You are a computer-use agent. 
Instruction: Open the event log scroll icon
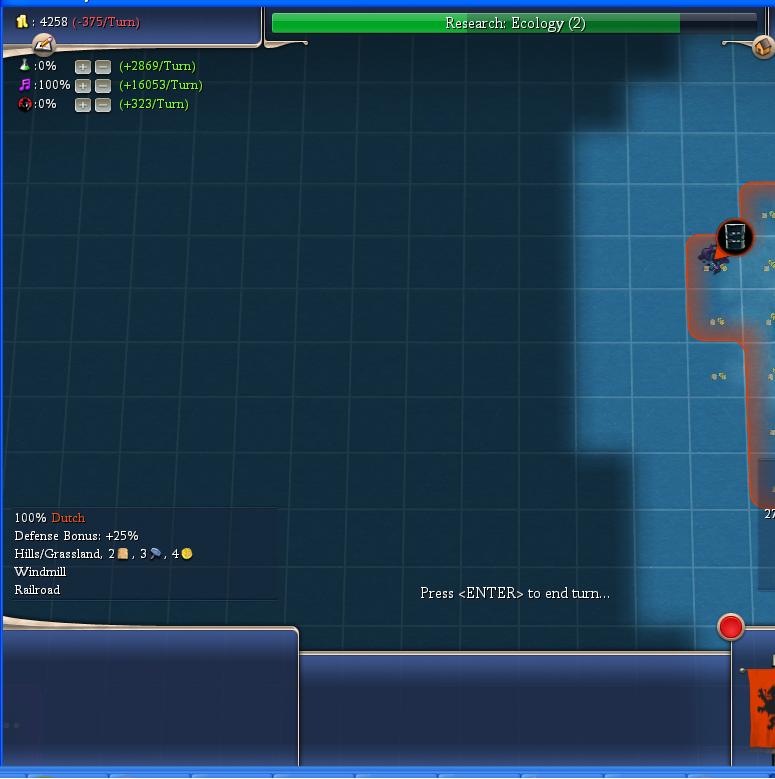(x=43, y=44)
